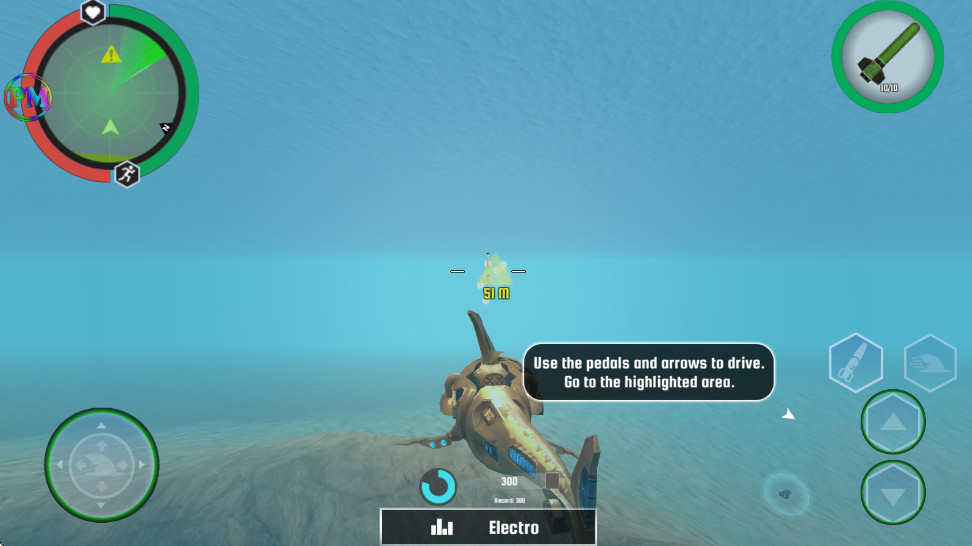The image size is (972, 546).
Task: Fire the torpedo hexagon button
Action: pyautogui.click(x=855, y=362)
